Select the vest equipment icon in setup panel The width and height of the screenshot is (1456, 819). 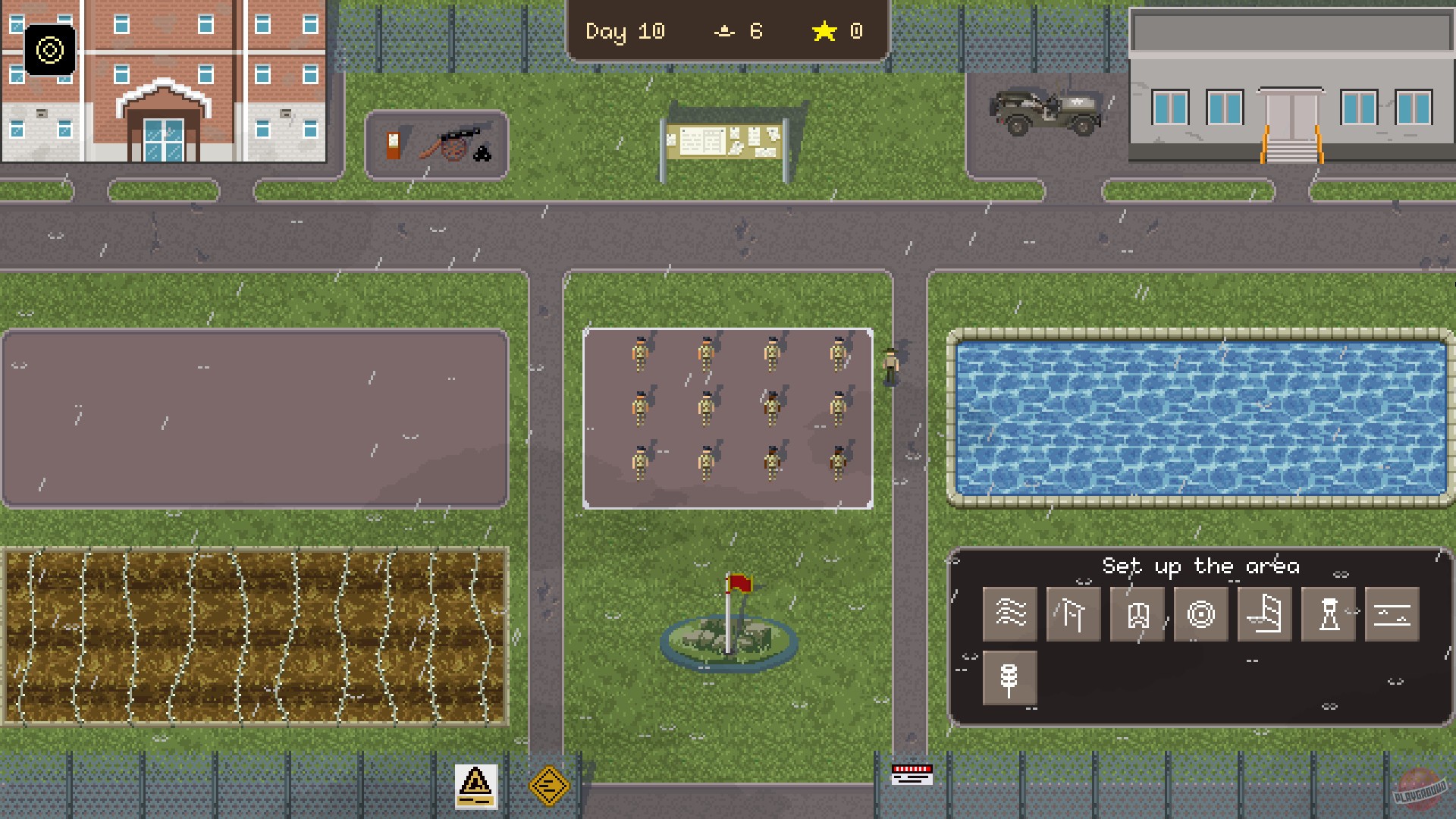point(1136,614)
